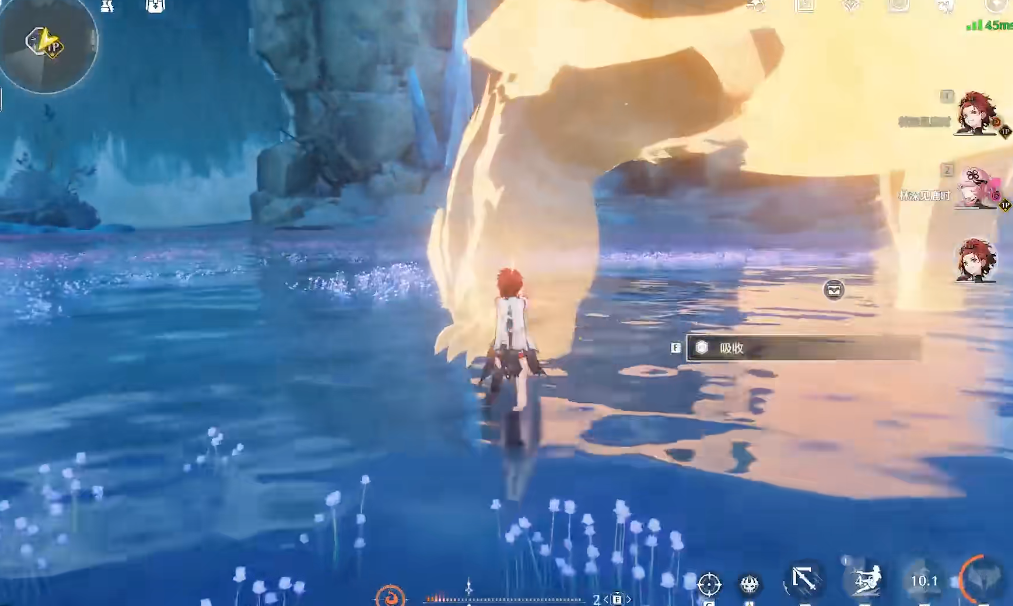Open the circular minimap
The image size is (1013, 606).
[47, 44]
